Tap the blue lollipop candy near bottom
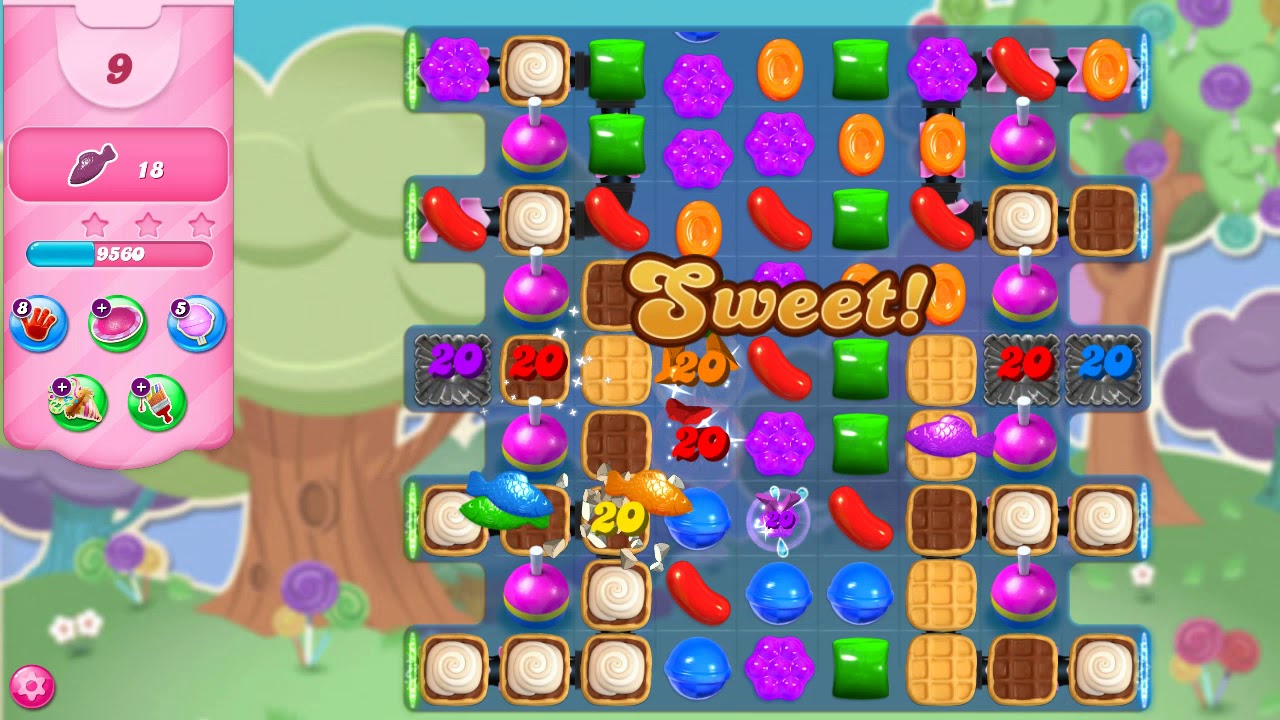This screenshot has height=720, width=1280. click(780, 594)
